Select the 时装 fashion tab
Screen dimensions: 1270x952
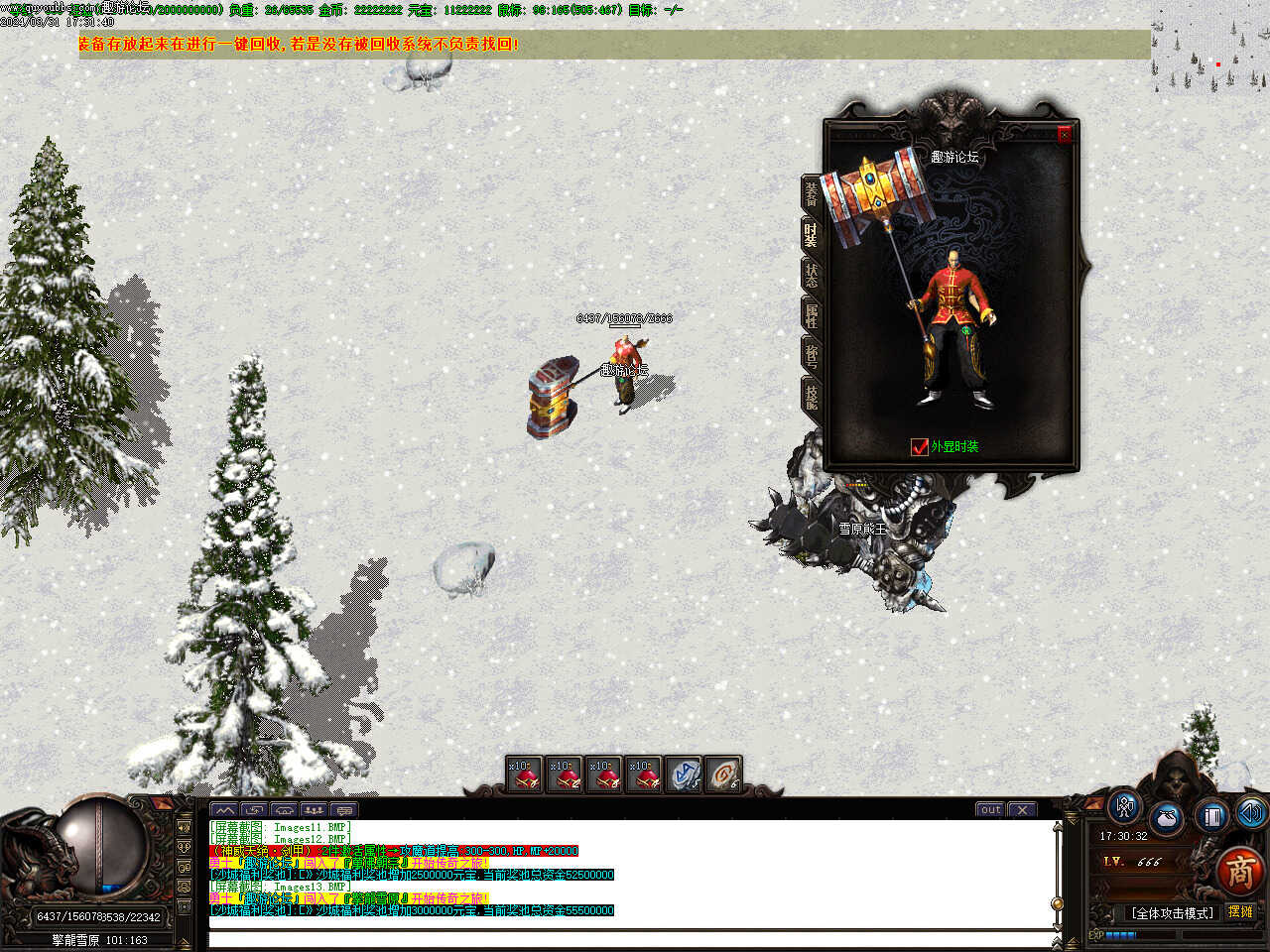pos(811,235)
